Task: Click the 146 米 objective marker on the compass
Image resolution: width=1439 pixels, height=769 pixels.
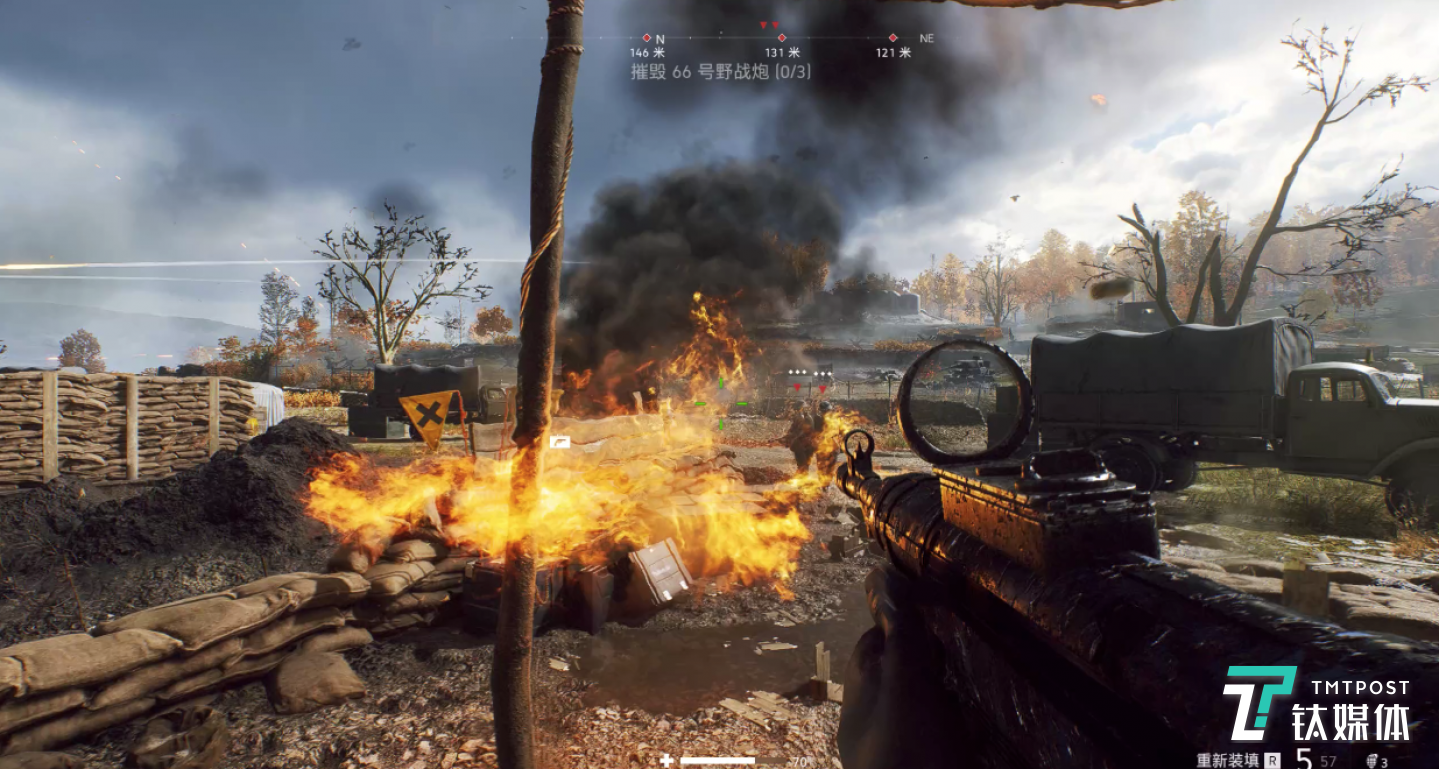Action: 646,38
